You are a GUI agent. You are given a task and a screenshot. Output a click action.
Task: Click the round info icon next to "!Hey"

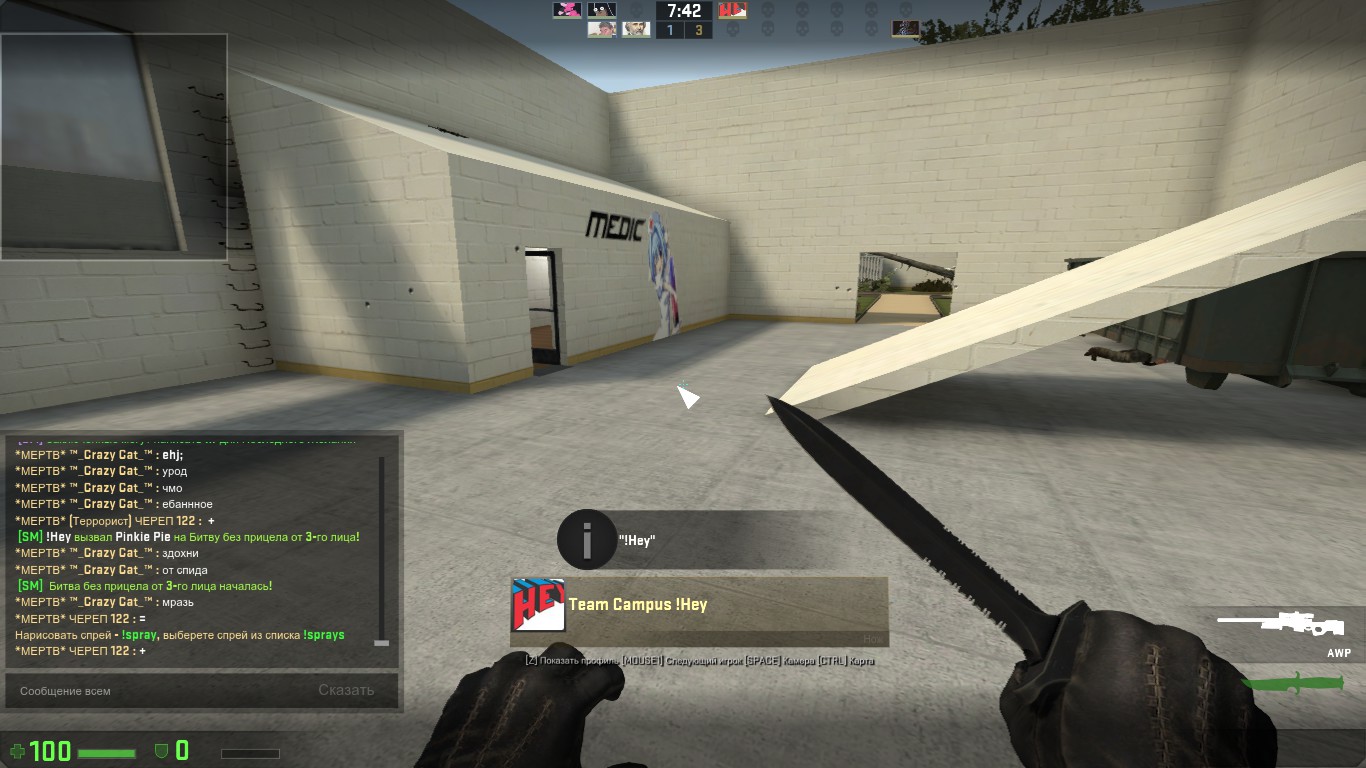(x=586, y=540)
